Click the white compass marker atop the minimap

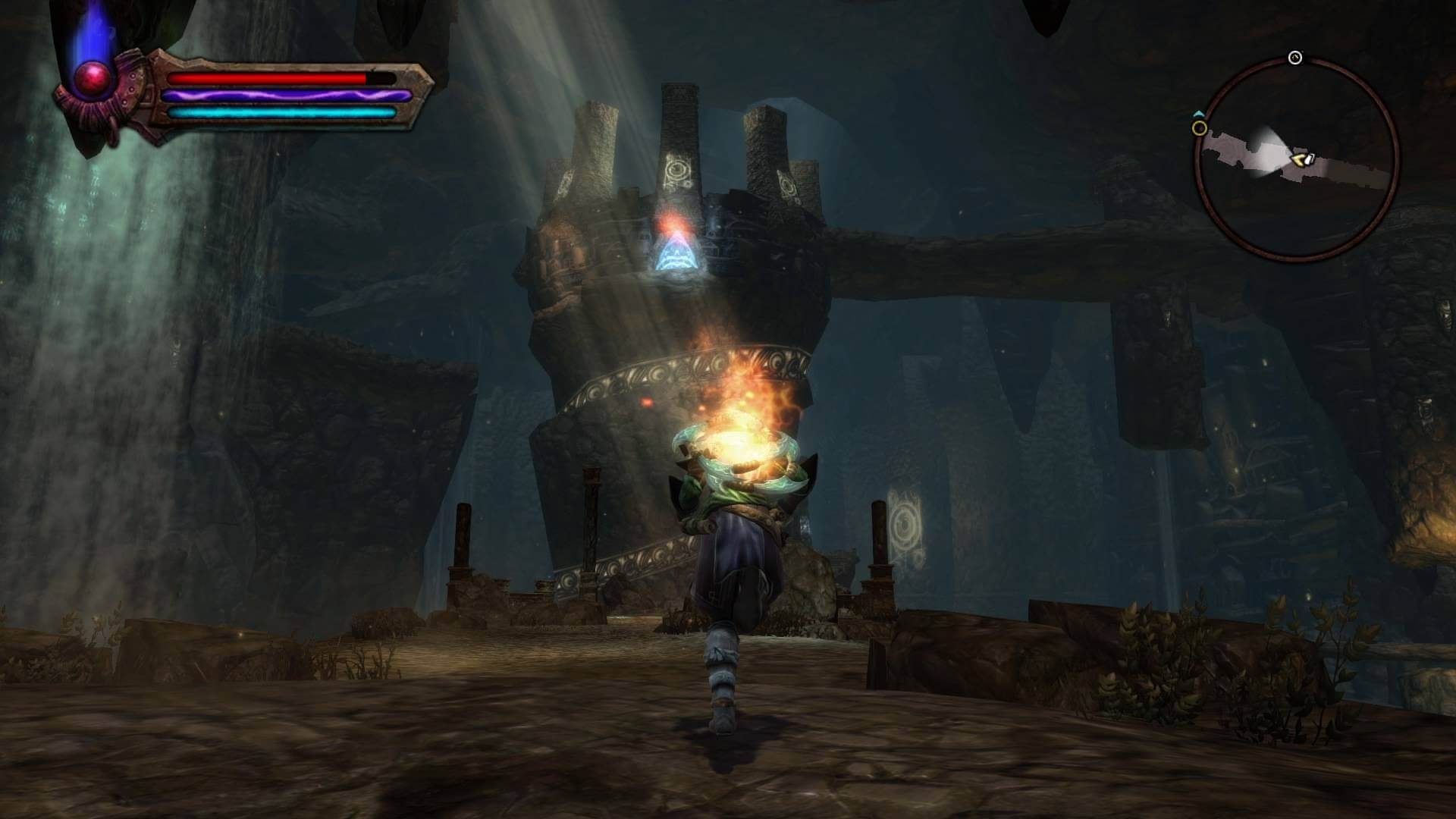[1295, 58]
